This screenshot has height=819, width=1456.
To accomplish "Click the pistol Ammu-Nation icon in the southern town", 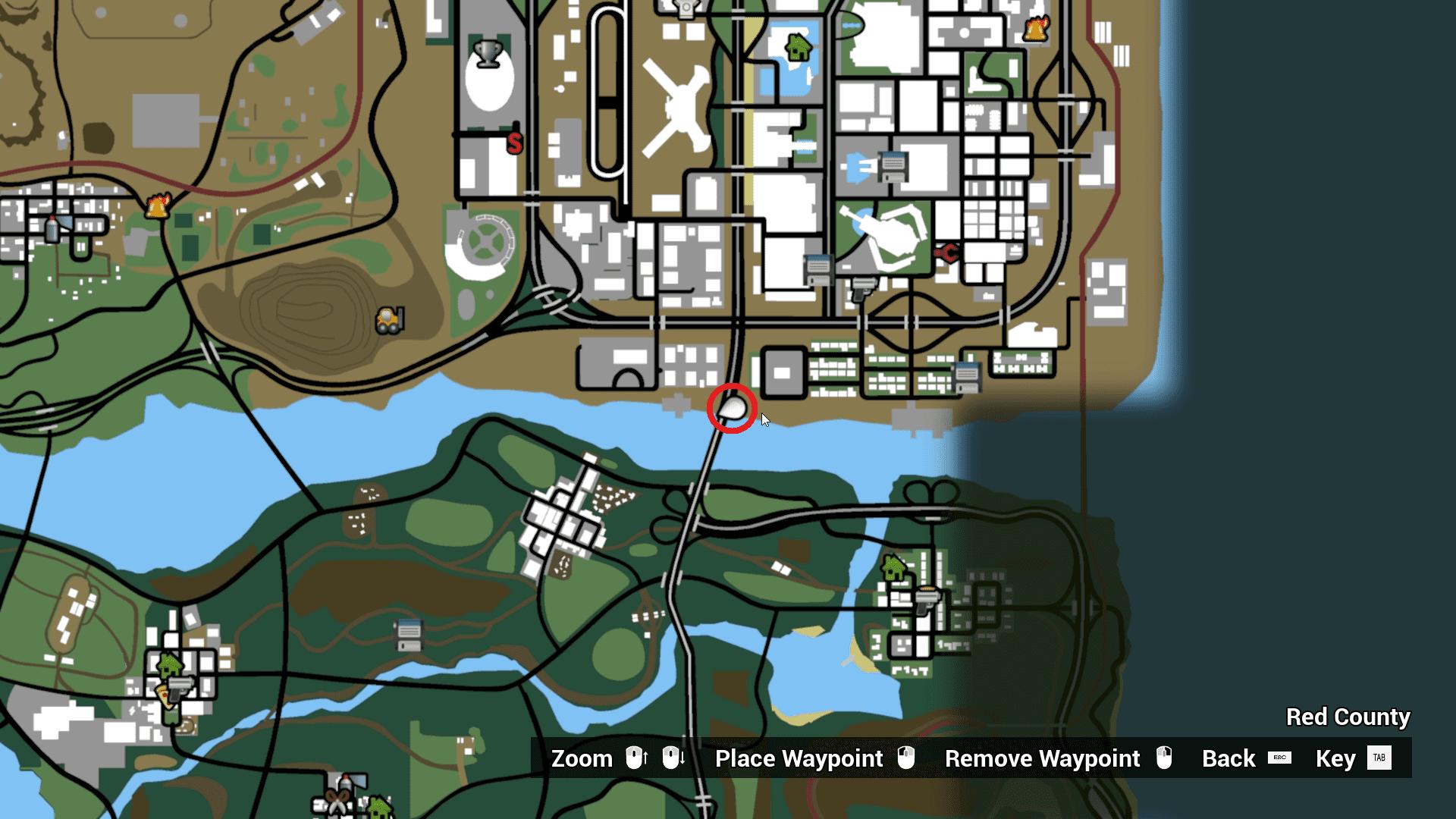I will [x=181, y=689].
